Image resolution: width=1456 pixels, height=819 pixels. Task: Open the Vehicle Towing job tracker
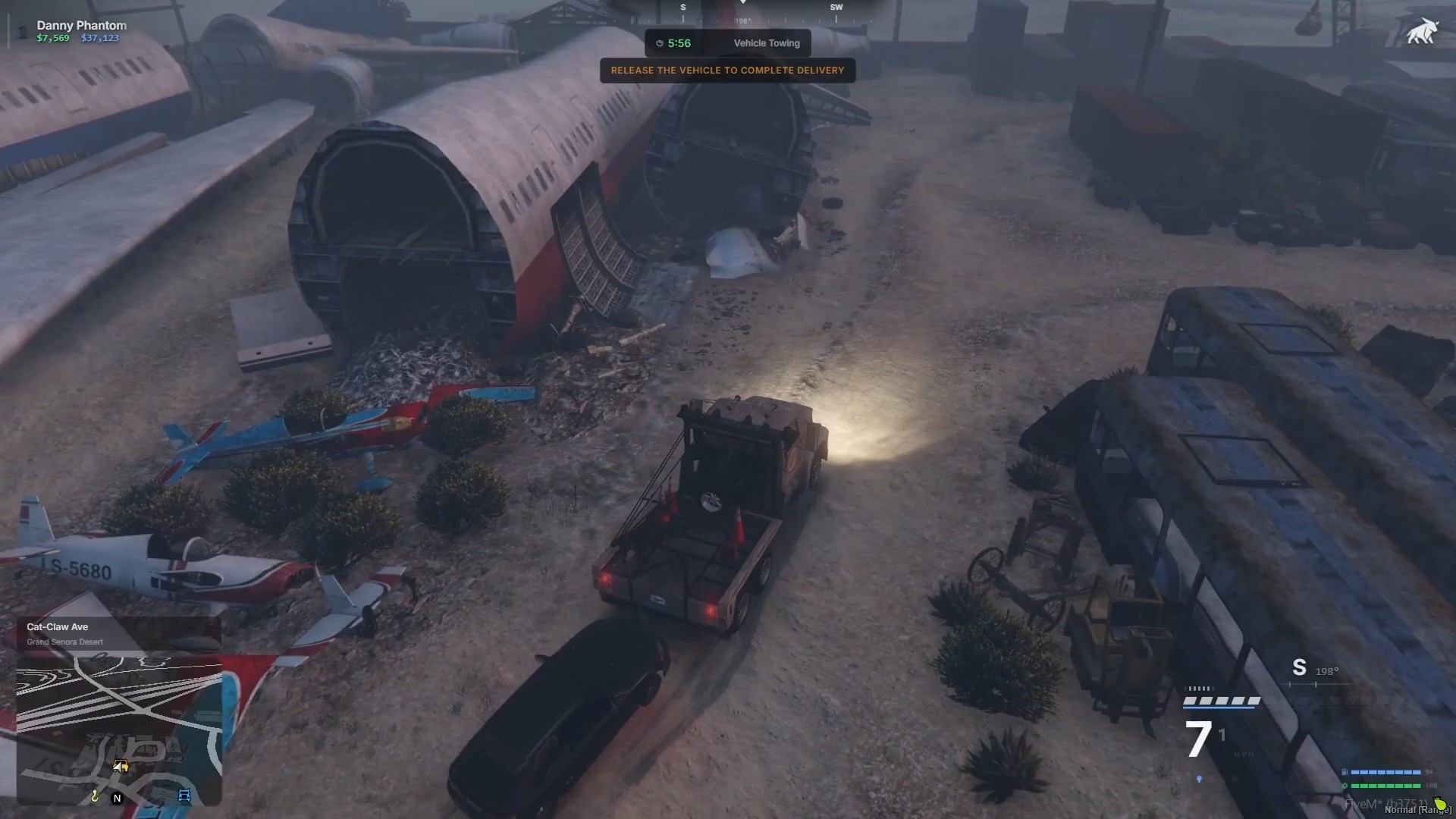727,43
